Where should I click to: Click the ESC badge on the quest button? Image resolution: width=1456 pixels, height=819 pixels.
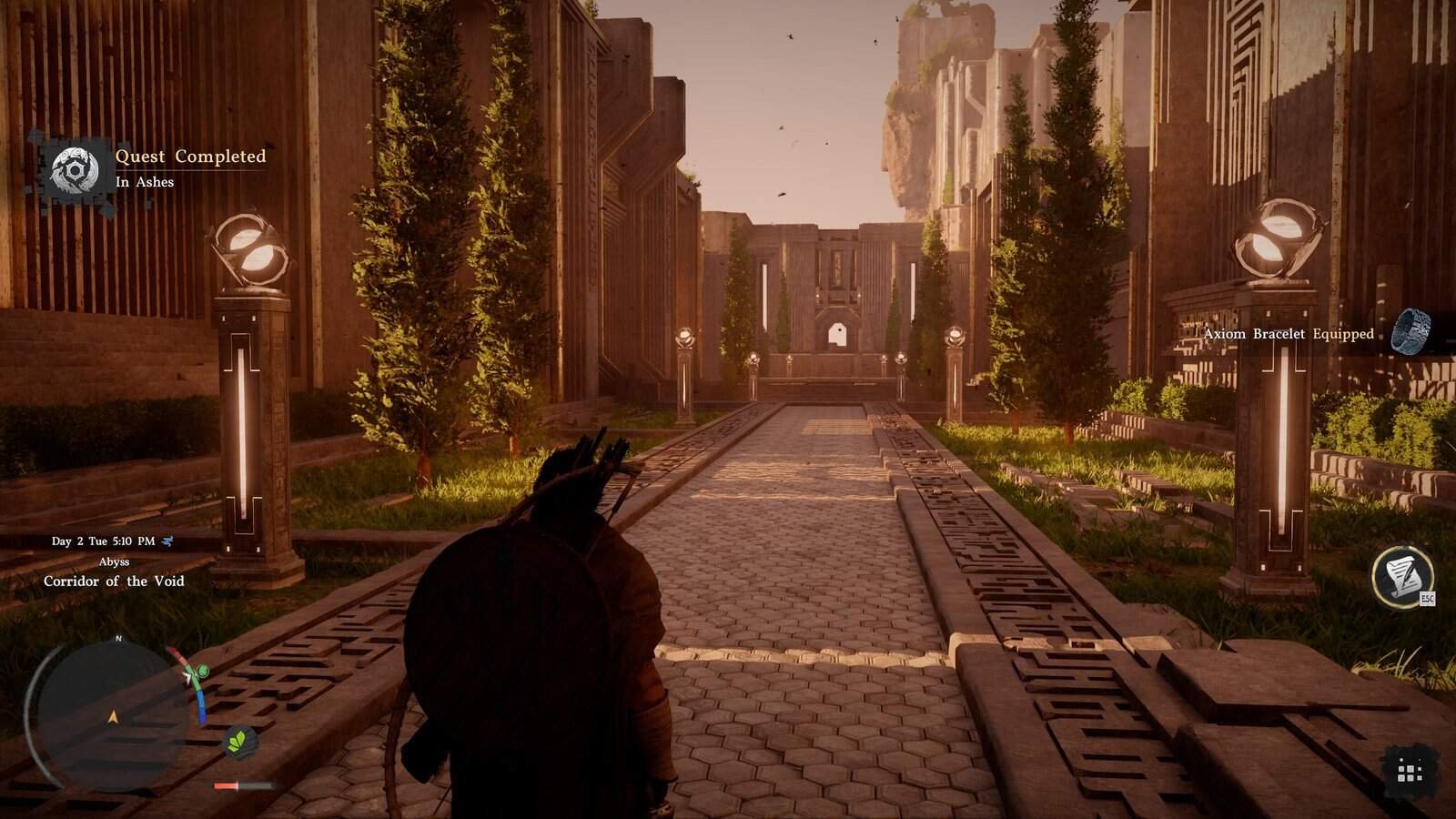click(1428, 598)
